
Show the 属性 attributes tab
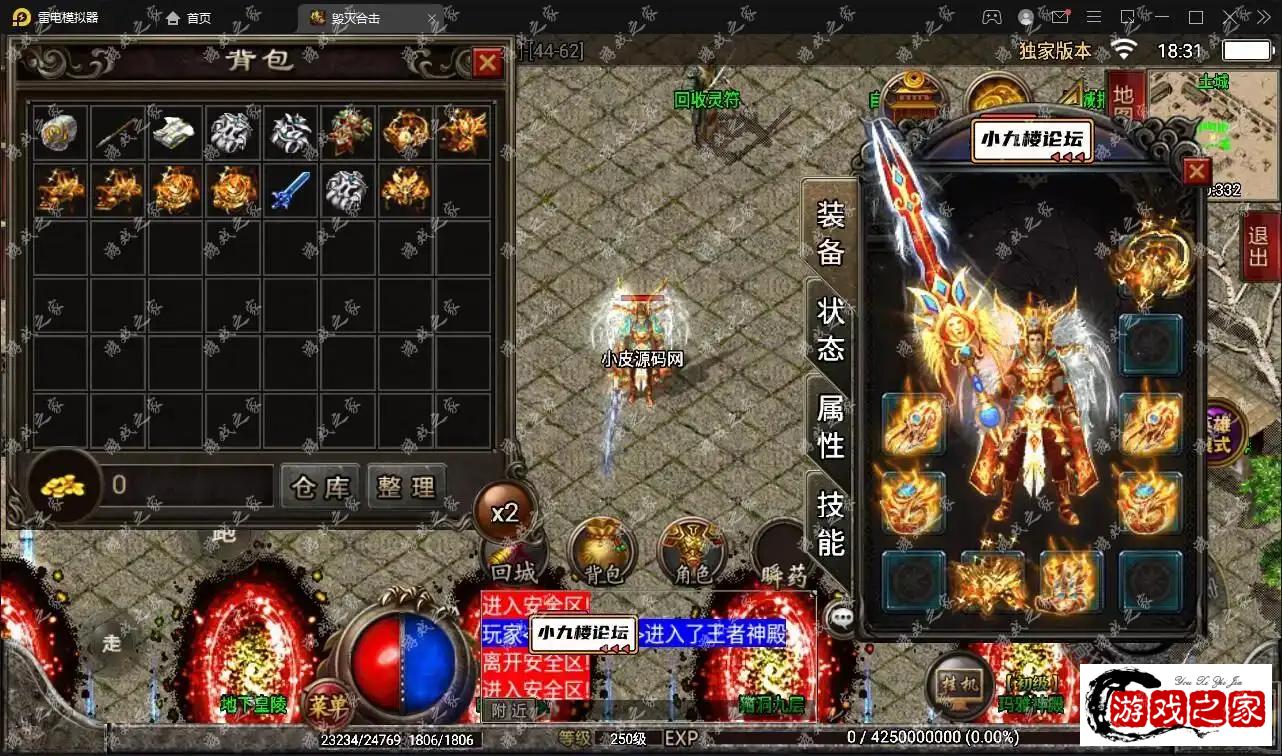(x=831, y=427)
